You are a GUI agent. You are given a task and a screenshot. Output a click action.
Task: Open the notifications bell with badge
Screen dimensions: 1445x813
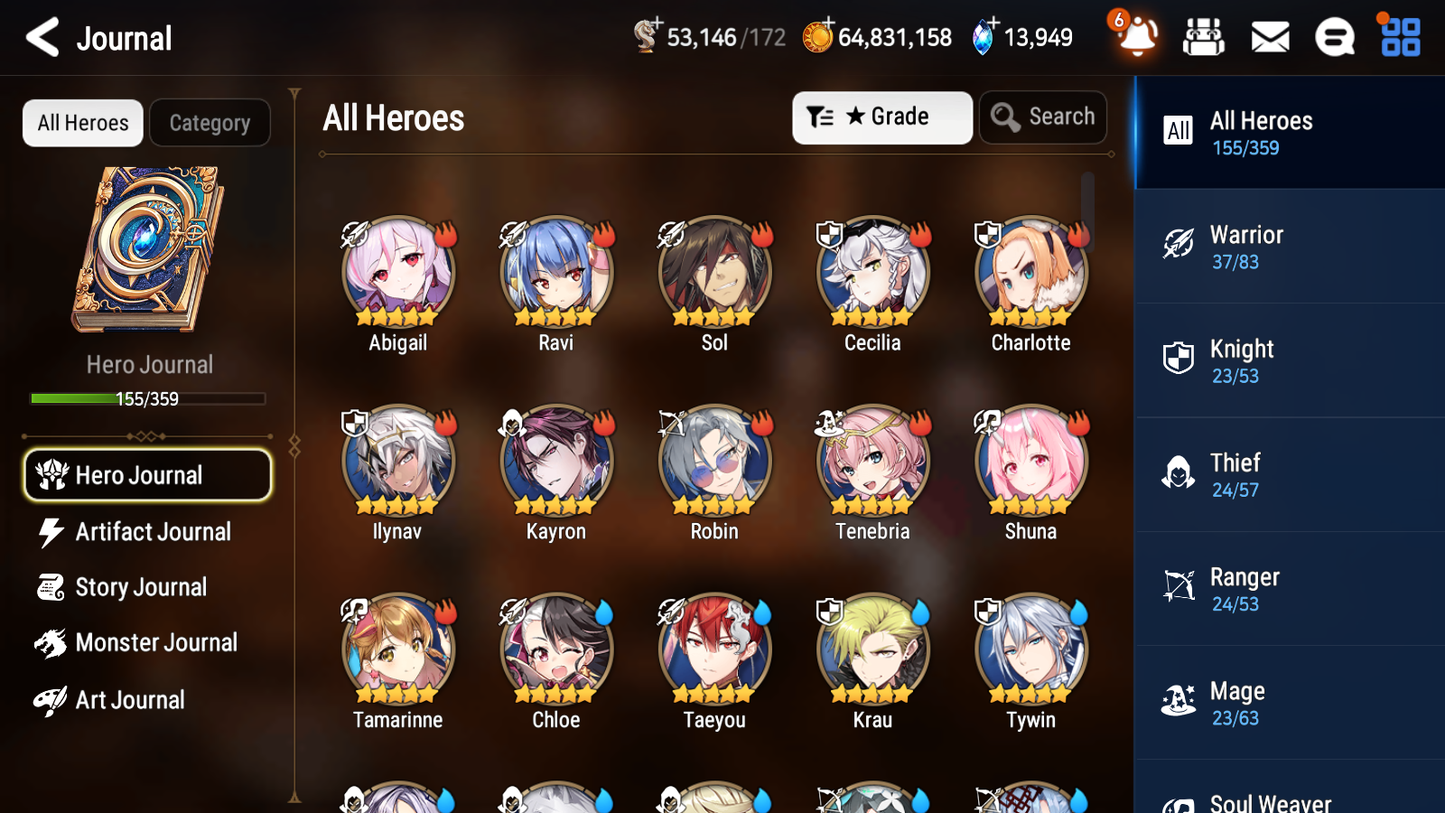coord(1134,37)
